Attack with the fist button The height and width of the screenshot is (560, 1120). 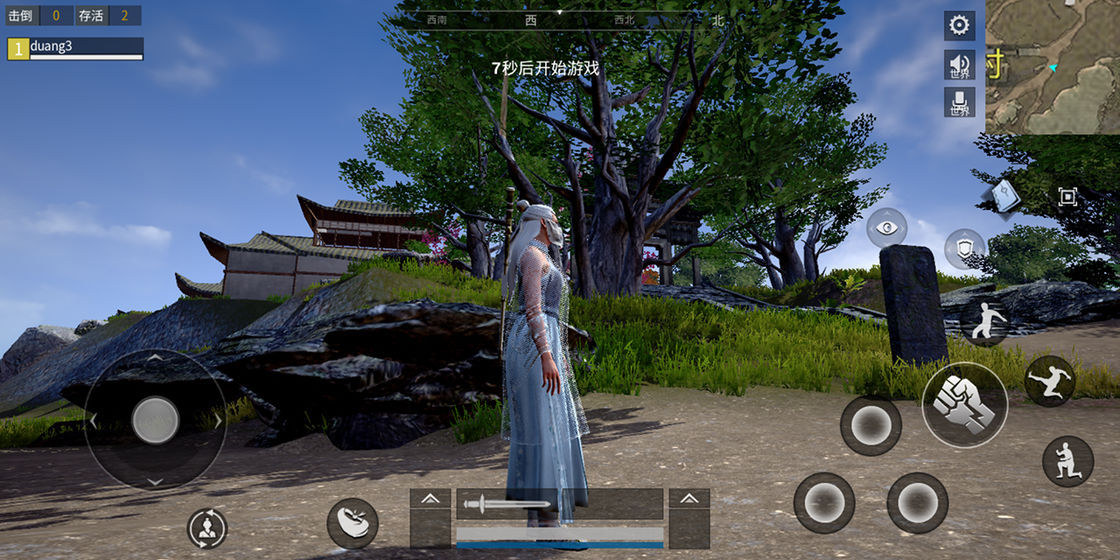pos(964,404)
